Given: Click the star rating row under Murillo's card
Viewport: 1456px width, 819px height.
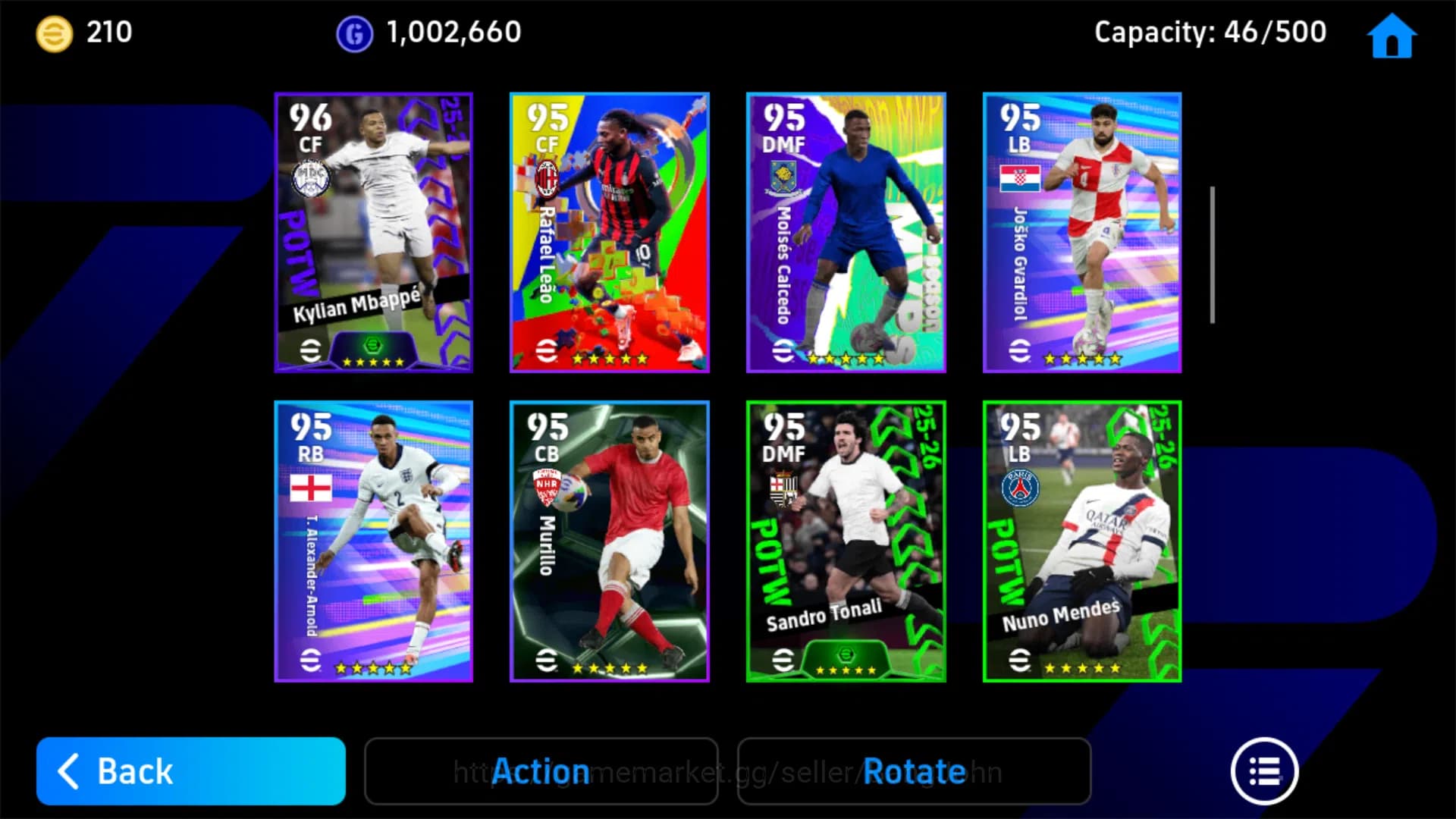Looking at the screenshot, I should pyautogui.click(x=608, y=669).
